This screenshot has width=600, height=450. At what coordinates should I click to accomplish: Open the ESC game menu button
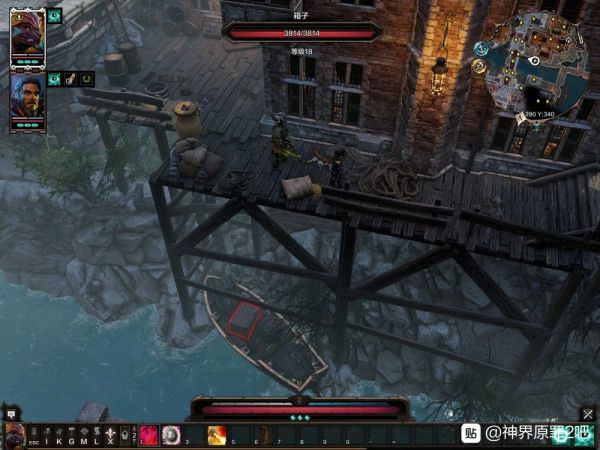tap(34, 435)
